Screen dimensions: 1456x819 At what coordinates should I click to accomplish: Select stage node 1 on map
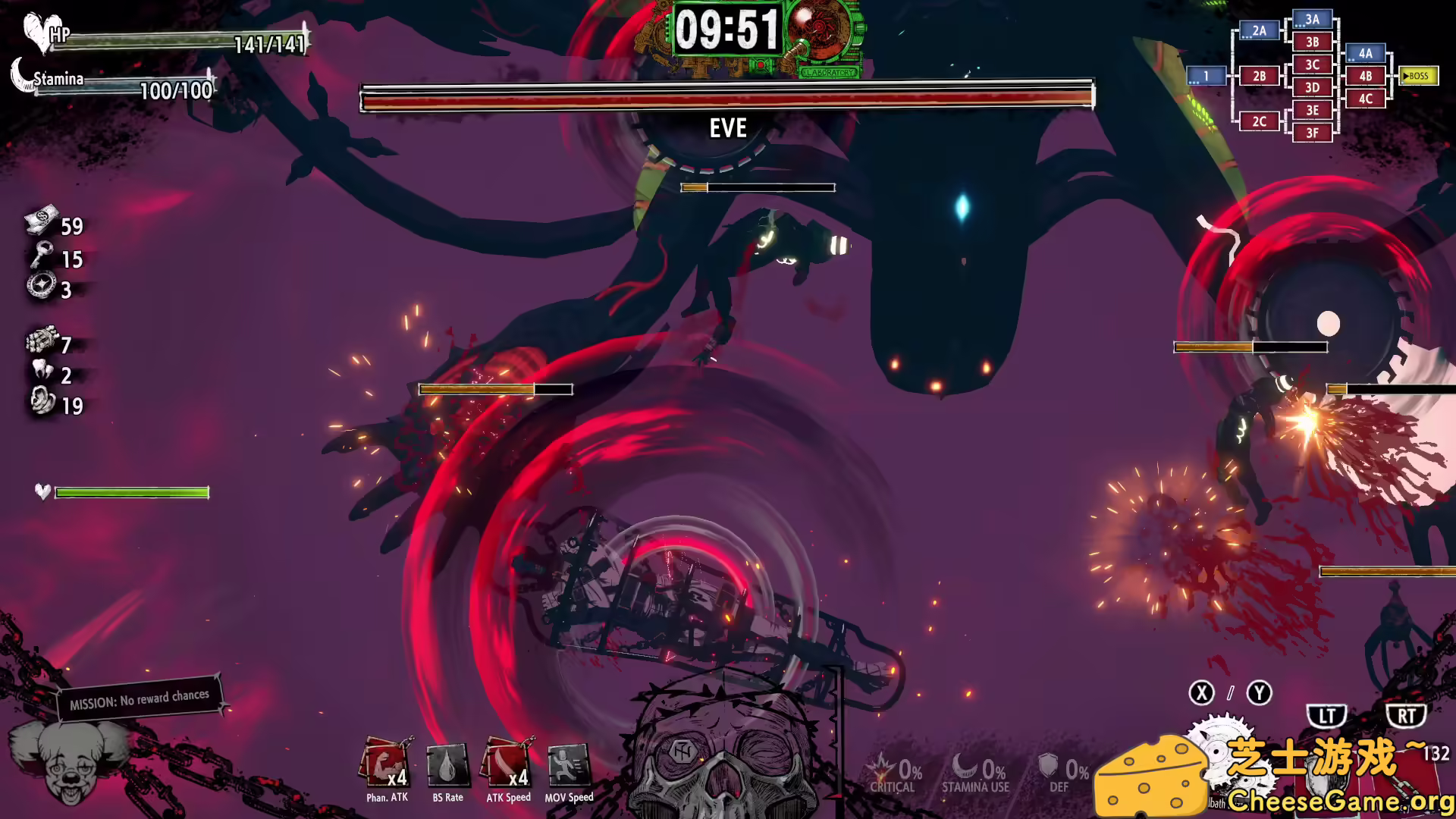click(x=1207, y=76)
